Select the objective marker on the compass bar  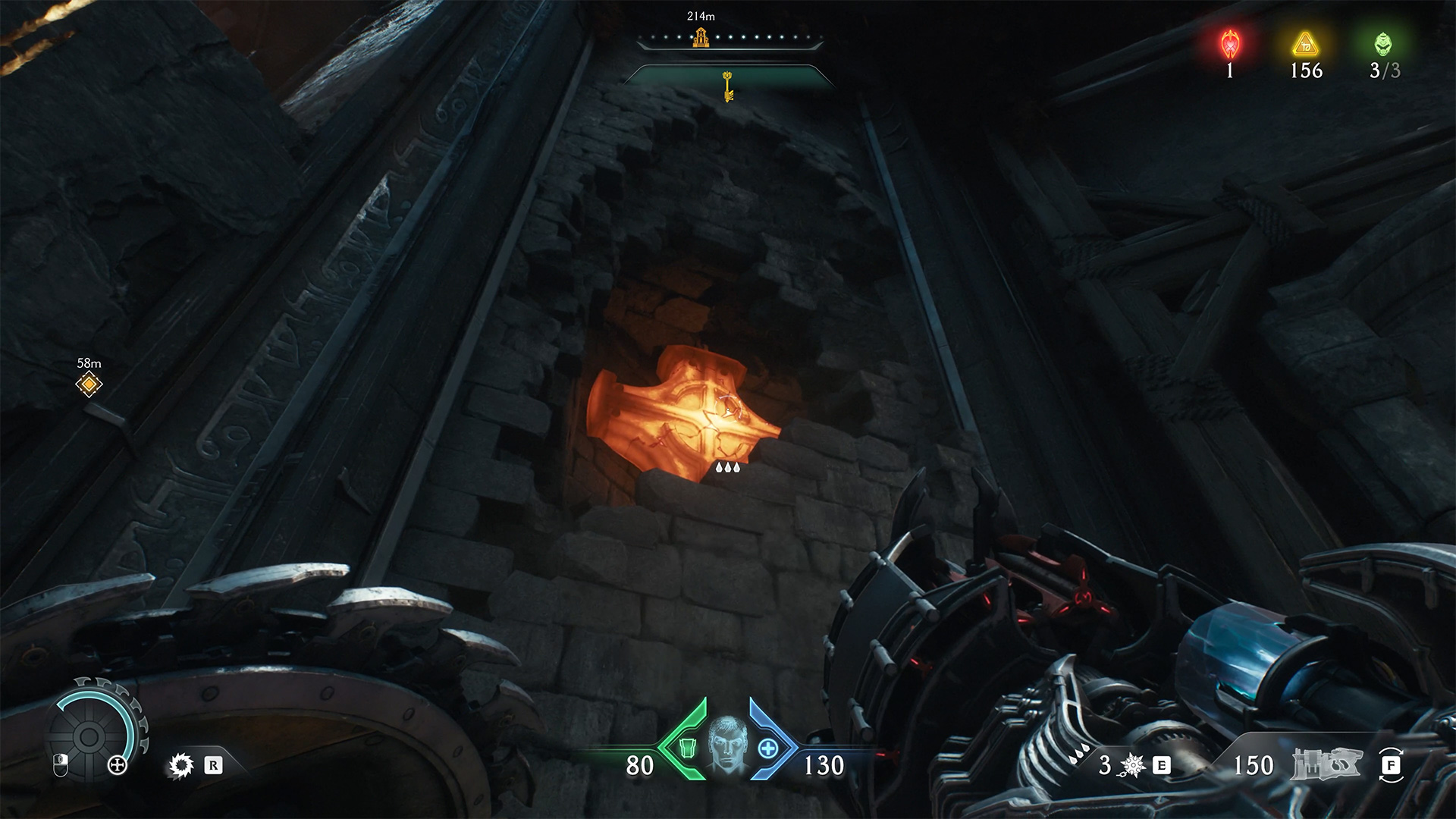click(x=700, y=36)
